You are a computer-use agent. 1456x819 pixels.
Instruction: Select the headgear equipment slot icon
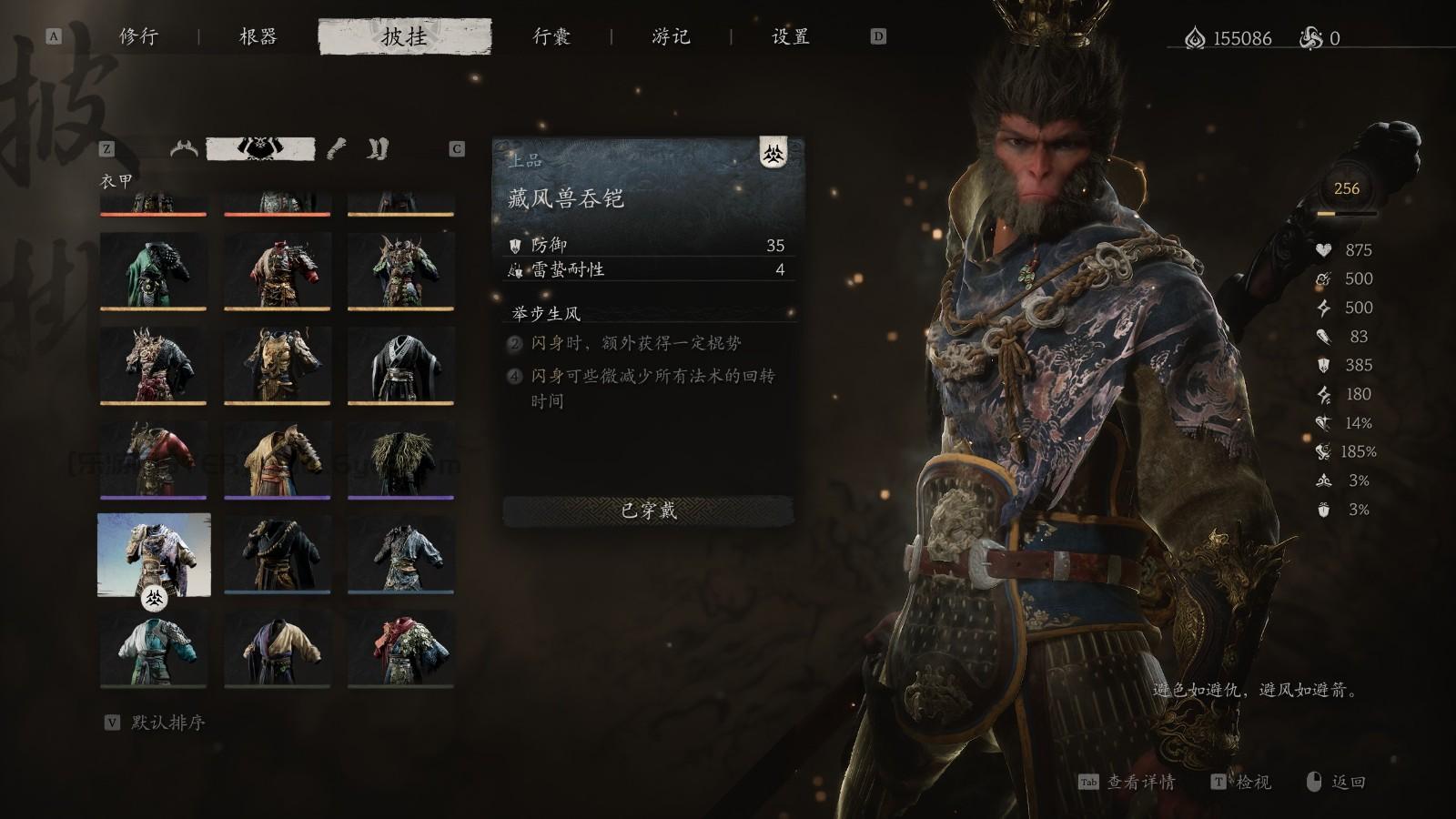(185, 147)
